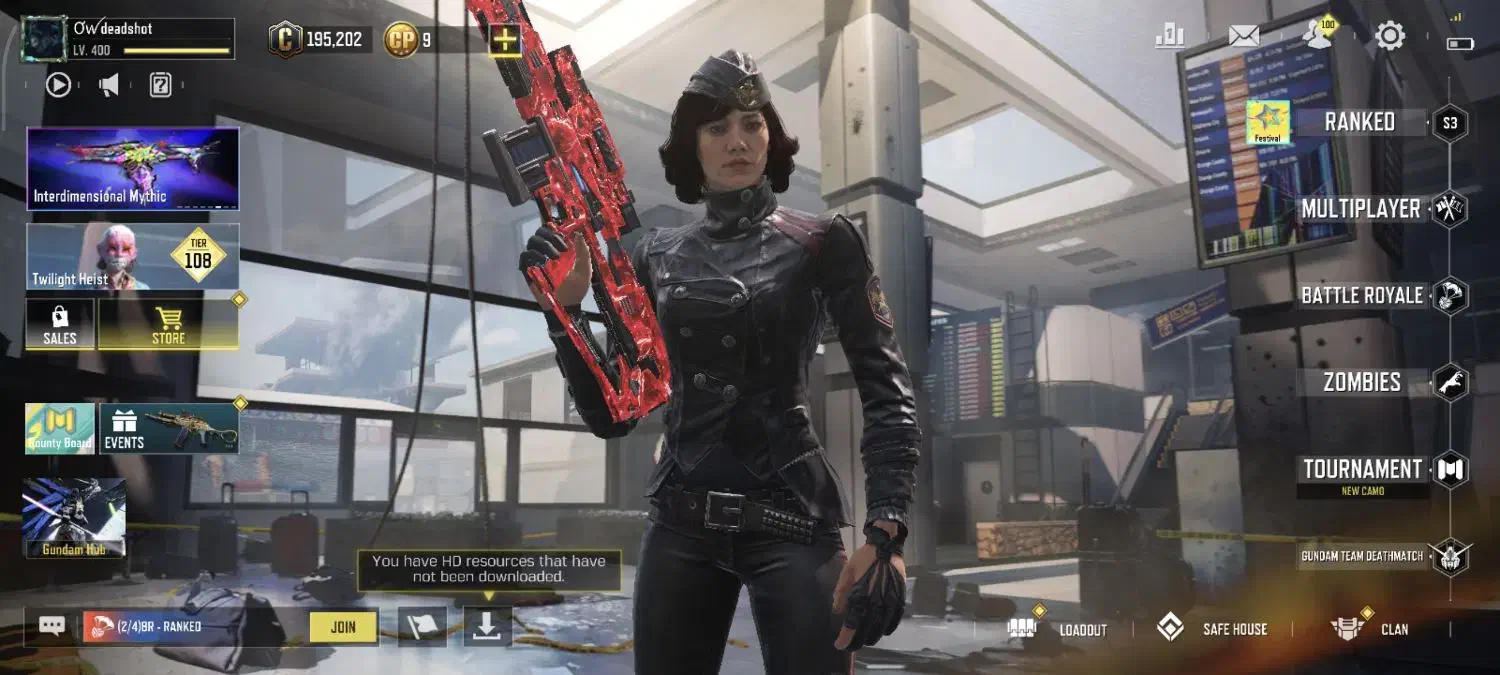Open the Events panel

168,429
